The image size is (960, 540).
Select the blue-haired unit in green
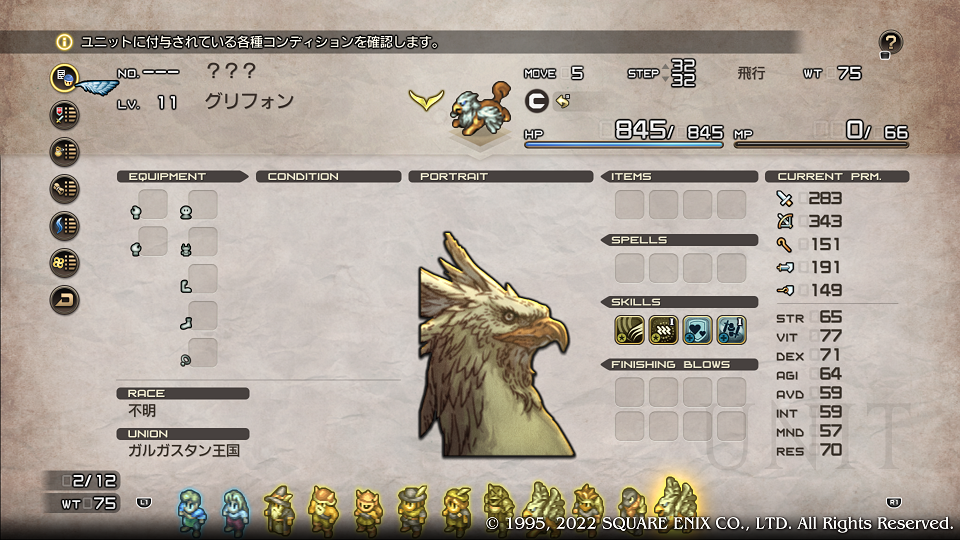point(190,510)
